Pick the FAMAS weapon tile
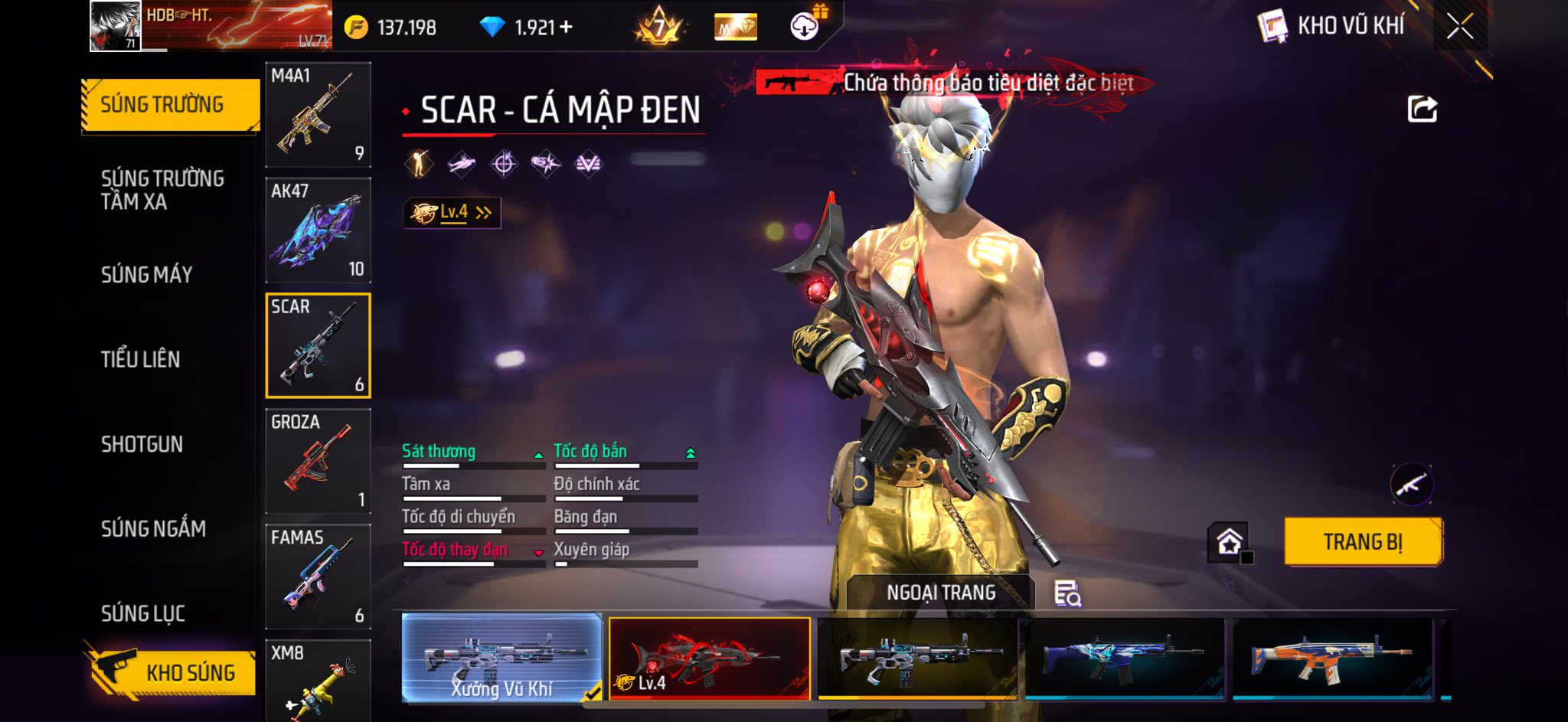Viewport: 1568px width, 722px height. point(318,577)
